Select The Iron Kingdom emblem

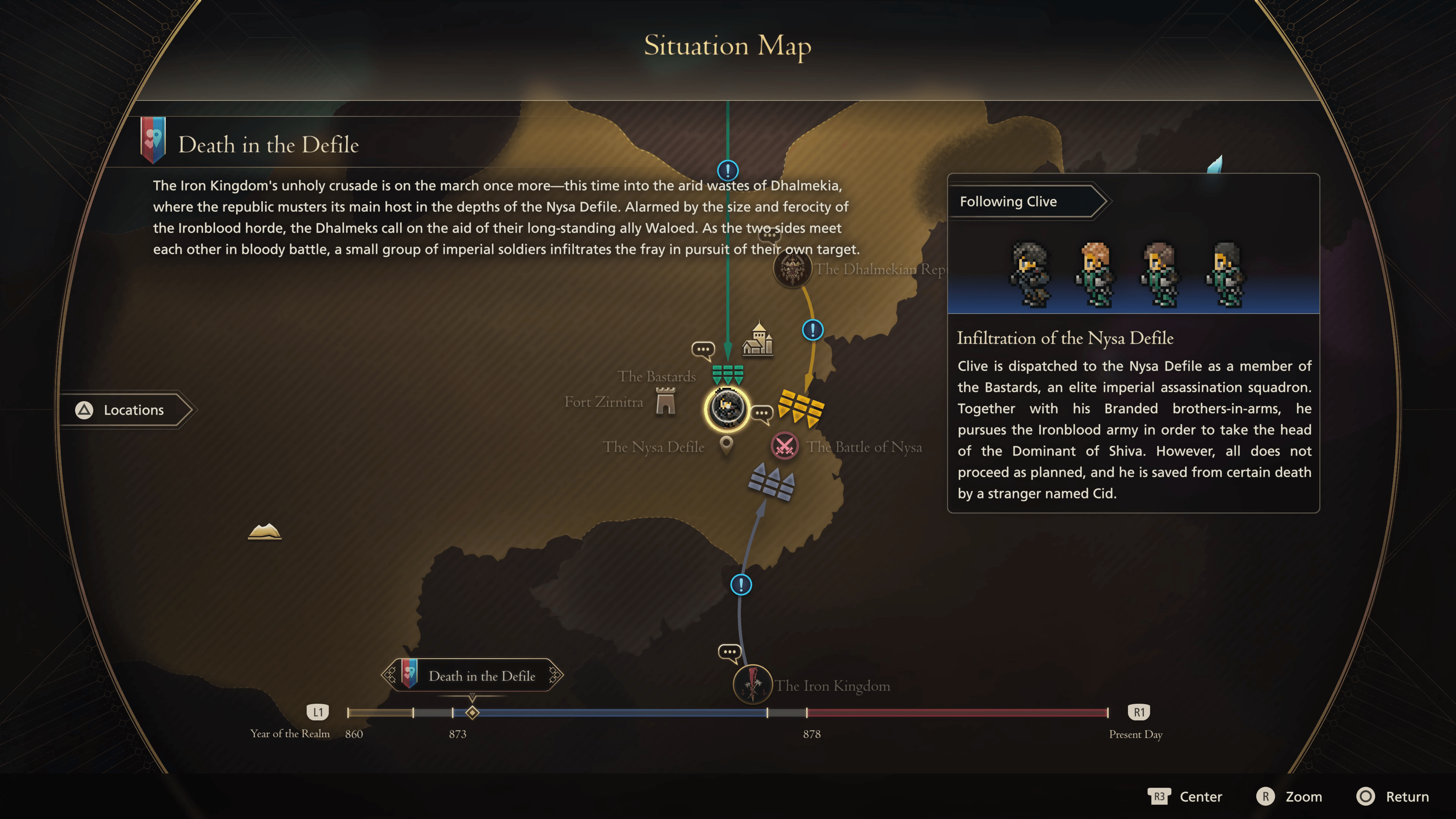[752, 684]
